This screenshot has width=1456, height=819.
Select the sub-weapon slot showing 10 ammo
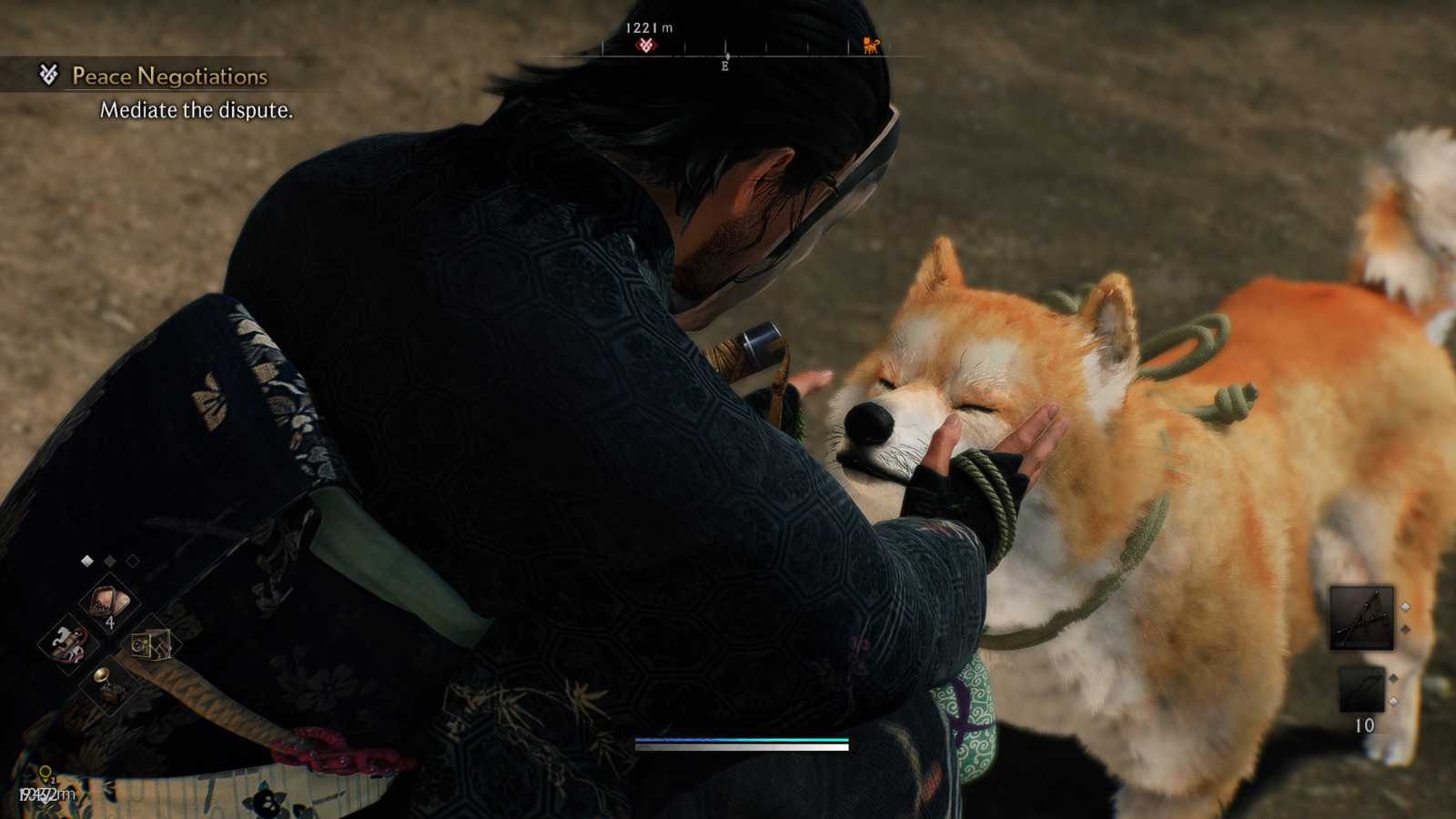(x=1362, y=689)
